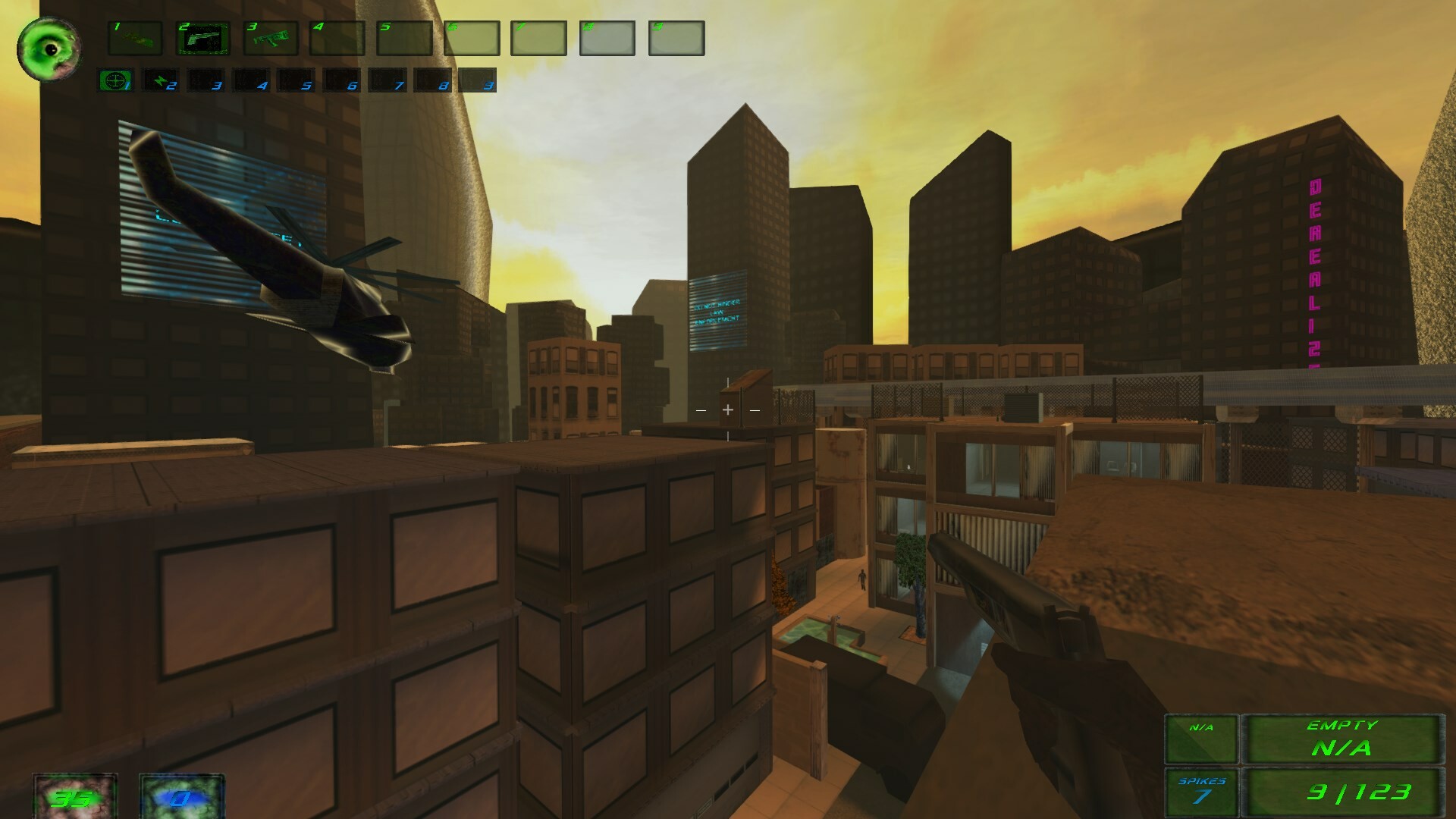Screen dimensions: 1456x819
Task: Expand weapon slot 7 panel
Action: click(540, 39)
